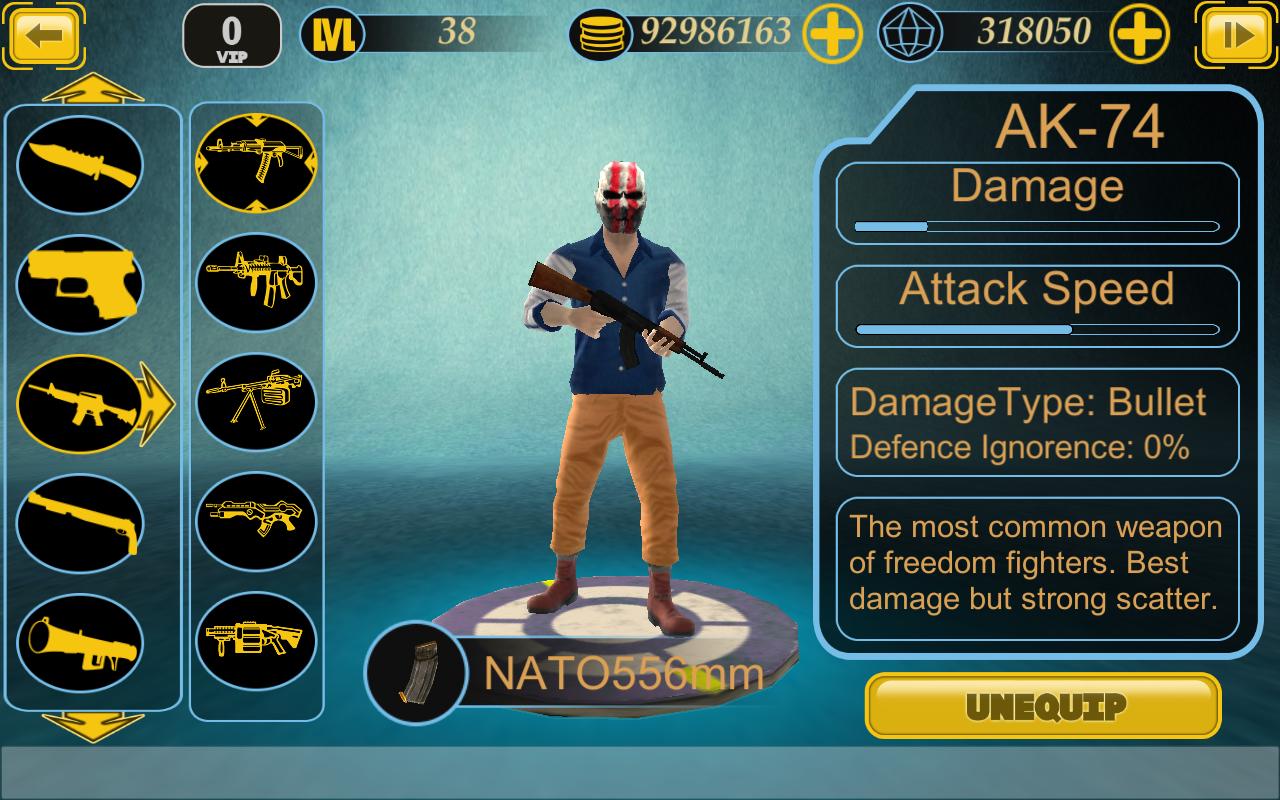The image size is (1280, 800).
Task: Pick the M4-style carbine icon
Action: [x=256, y=282]
